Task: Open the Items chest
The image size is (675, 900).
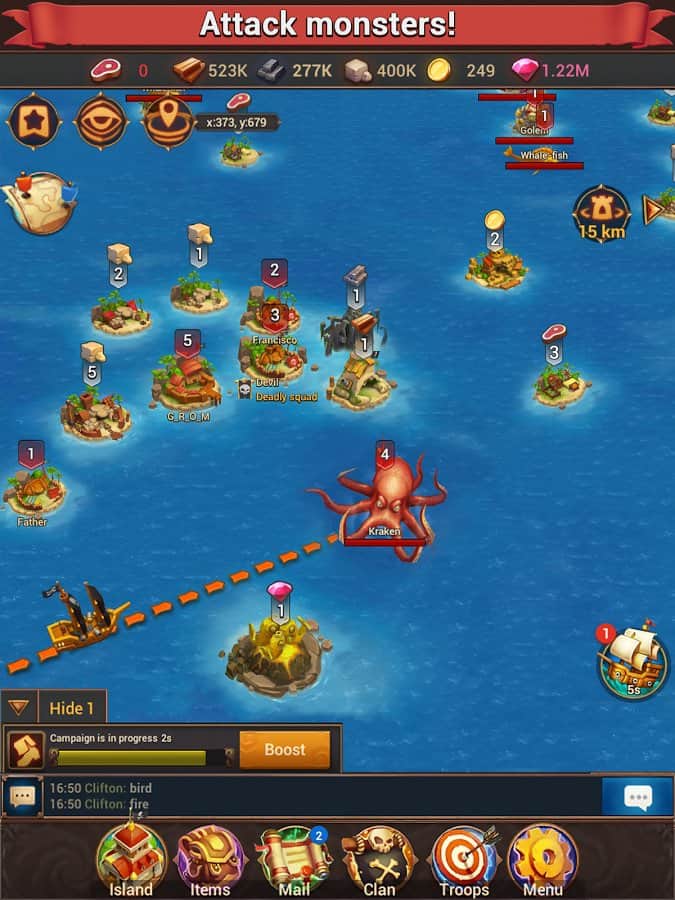Action: pos(211,859)
